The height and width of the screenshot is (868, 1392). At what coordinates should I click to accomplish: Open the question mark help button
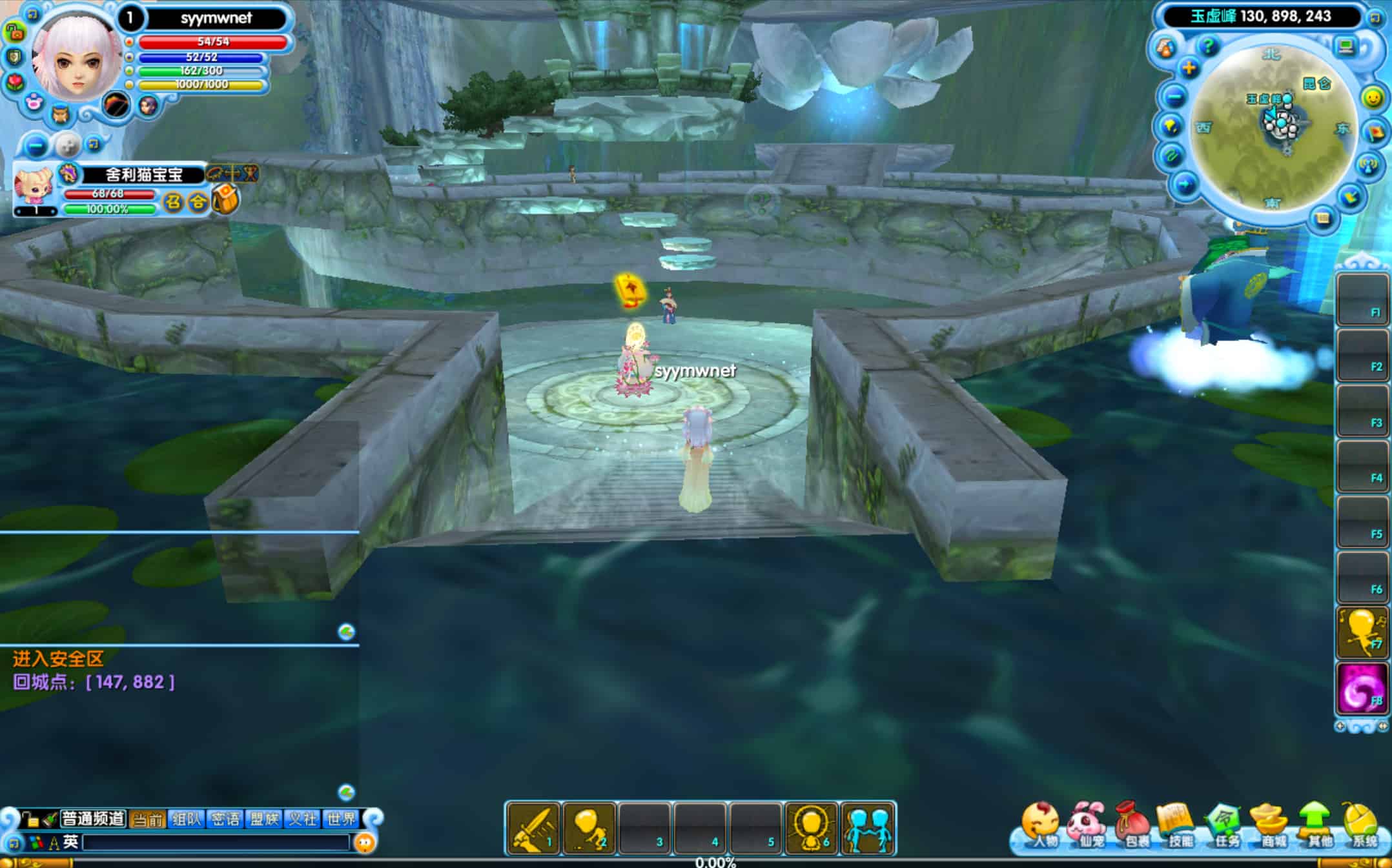(1207, 46)
